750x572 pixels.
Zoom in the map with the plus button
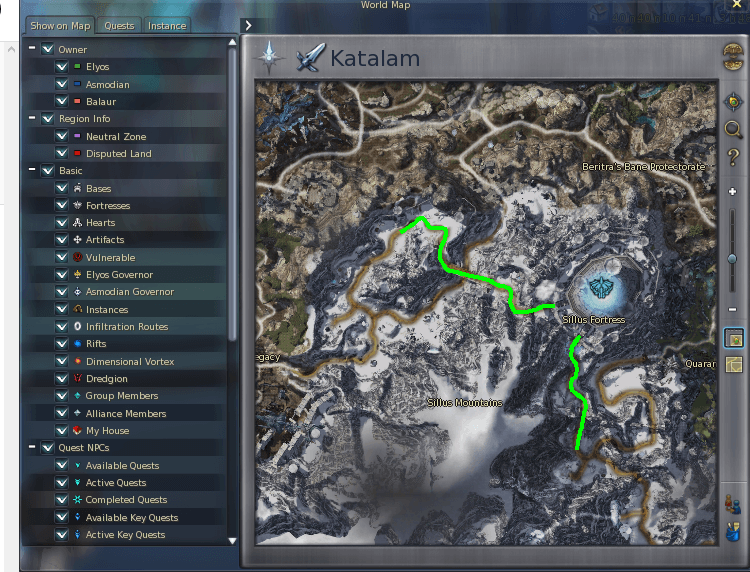pyautogui.click(x=733, y=191)
